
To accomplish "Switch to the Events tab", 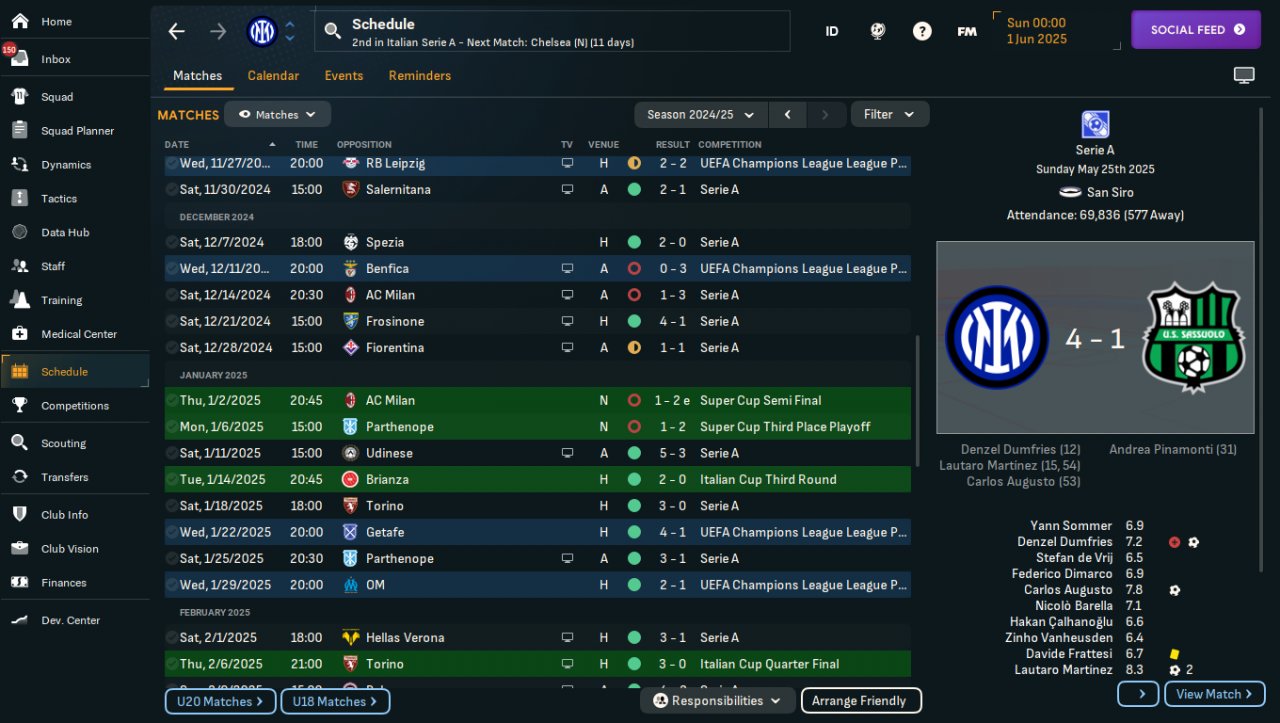I will click(x=344, y=76).
